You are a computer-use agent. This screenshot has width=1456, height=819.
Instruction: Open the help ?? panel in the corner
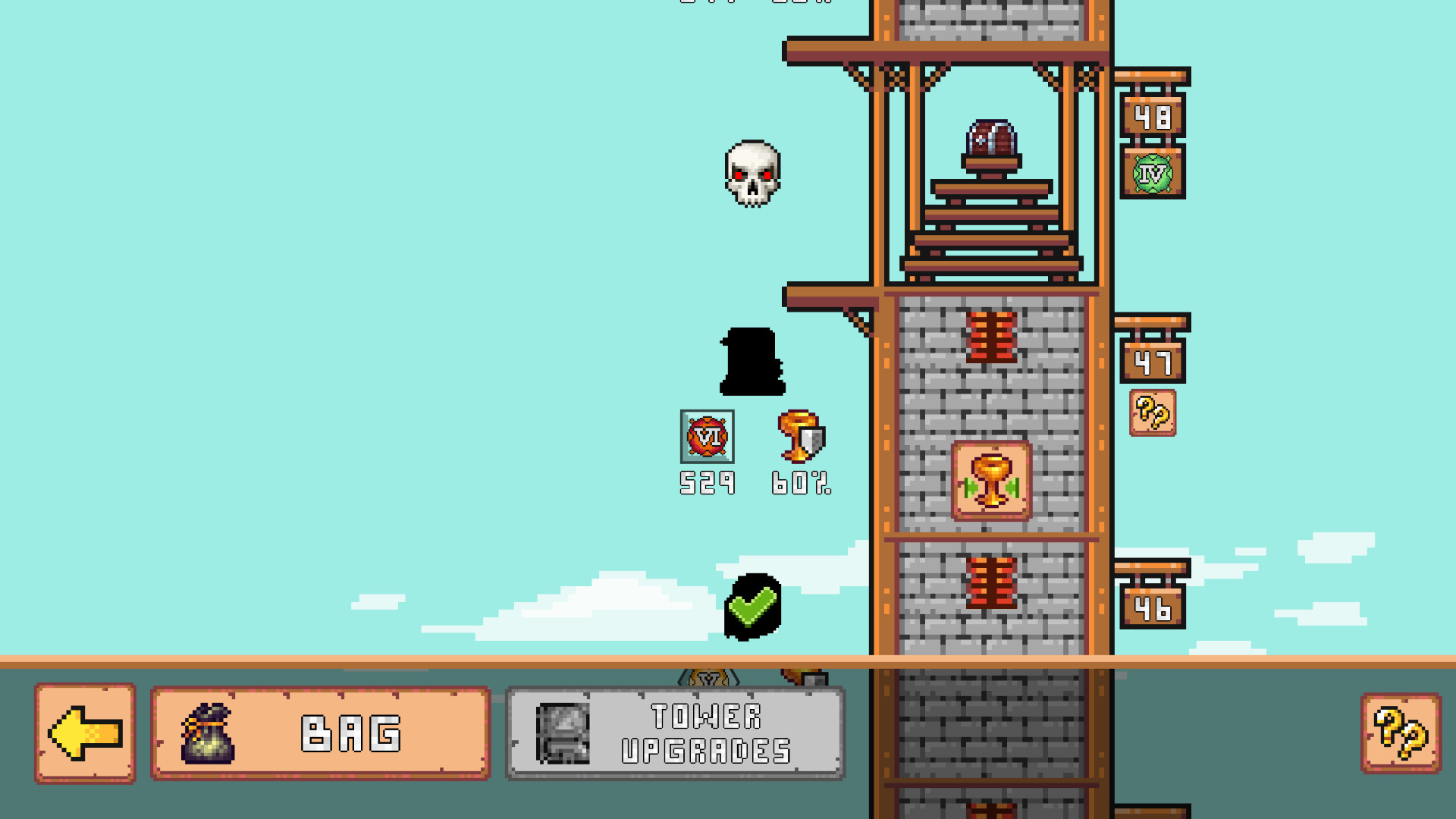coord(1402,734)
